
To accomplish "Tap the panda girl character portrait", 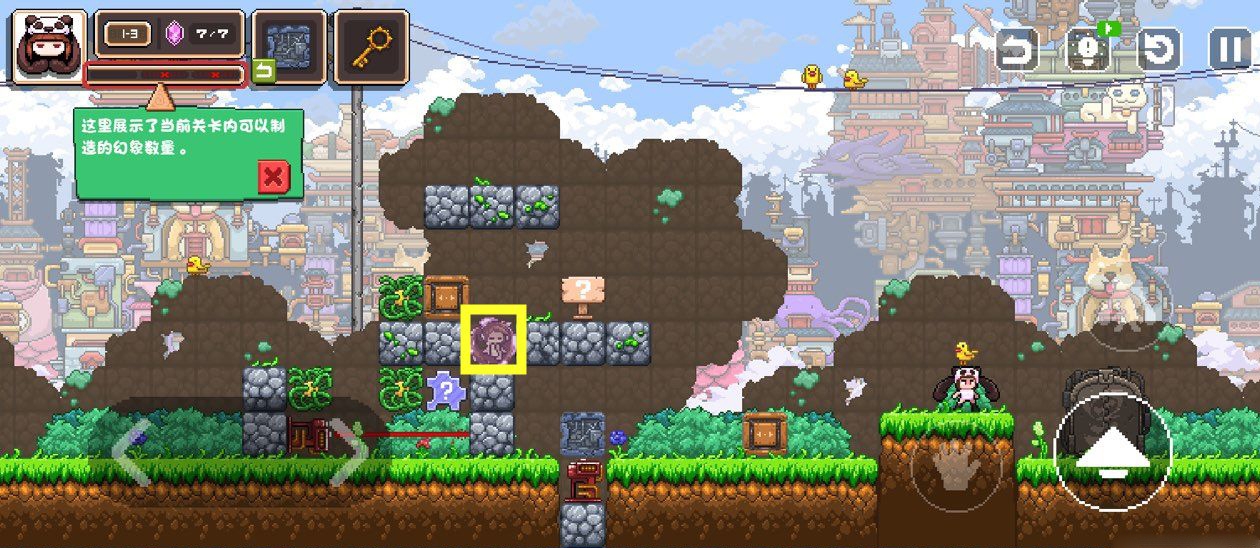I will 49,46.
